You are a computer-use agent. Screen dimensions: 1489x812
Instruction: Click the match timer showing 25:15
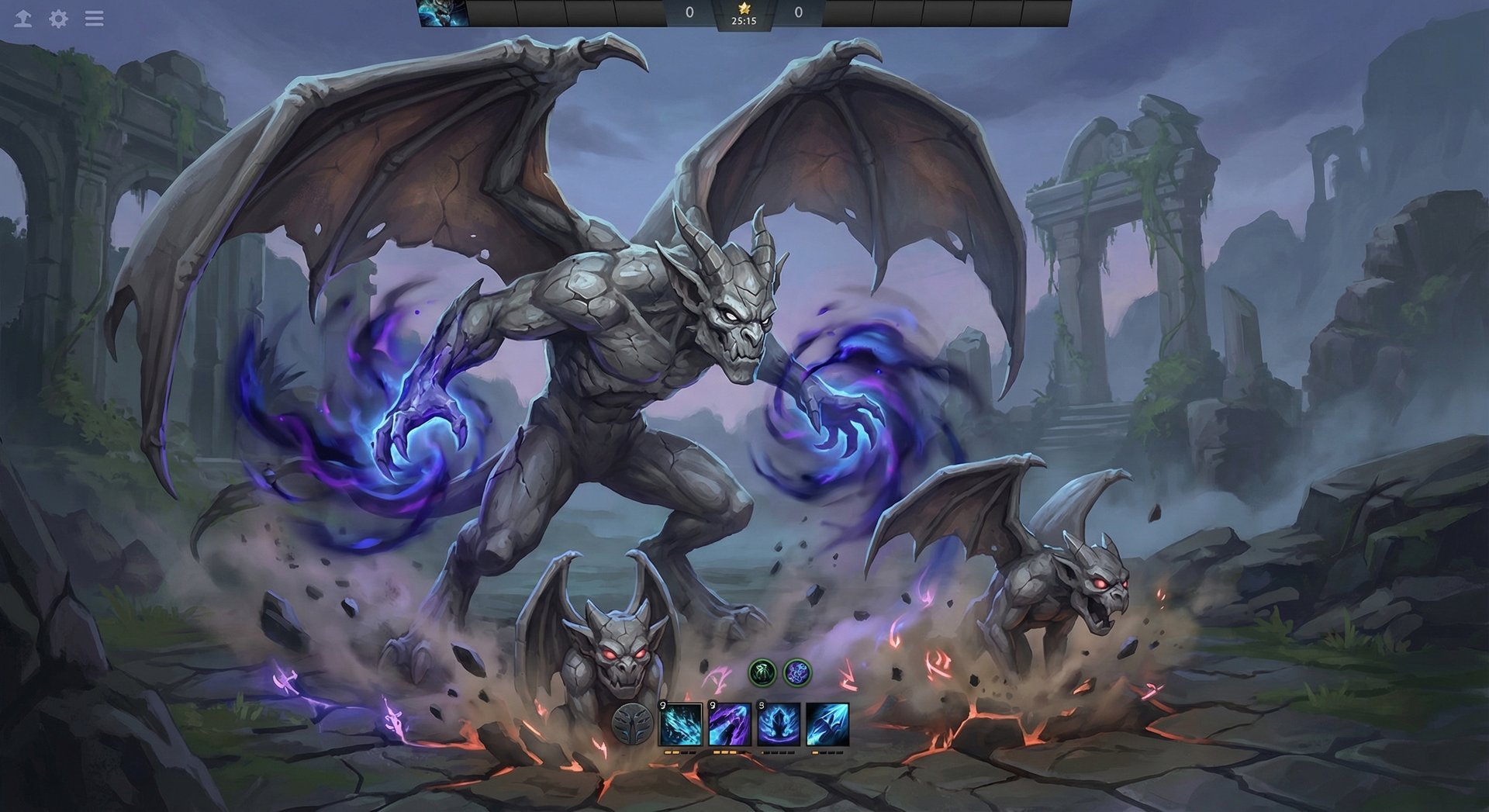[743, 22]
